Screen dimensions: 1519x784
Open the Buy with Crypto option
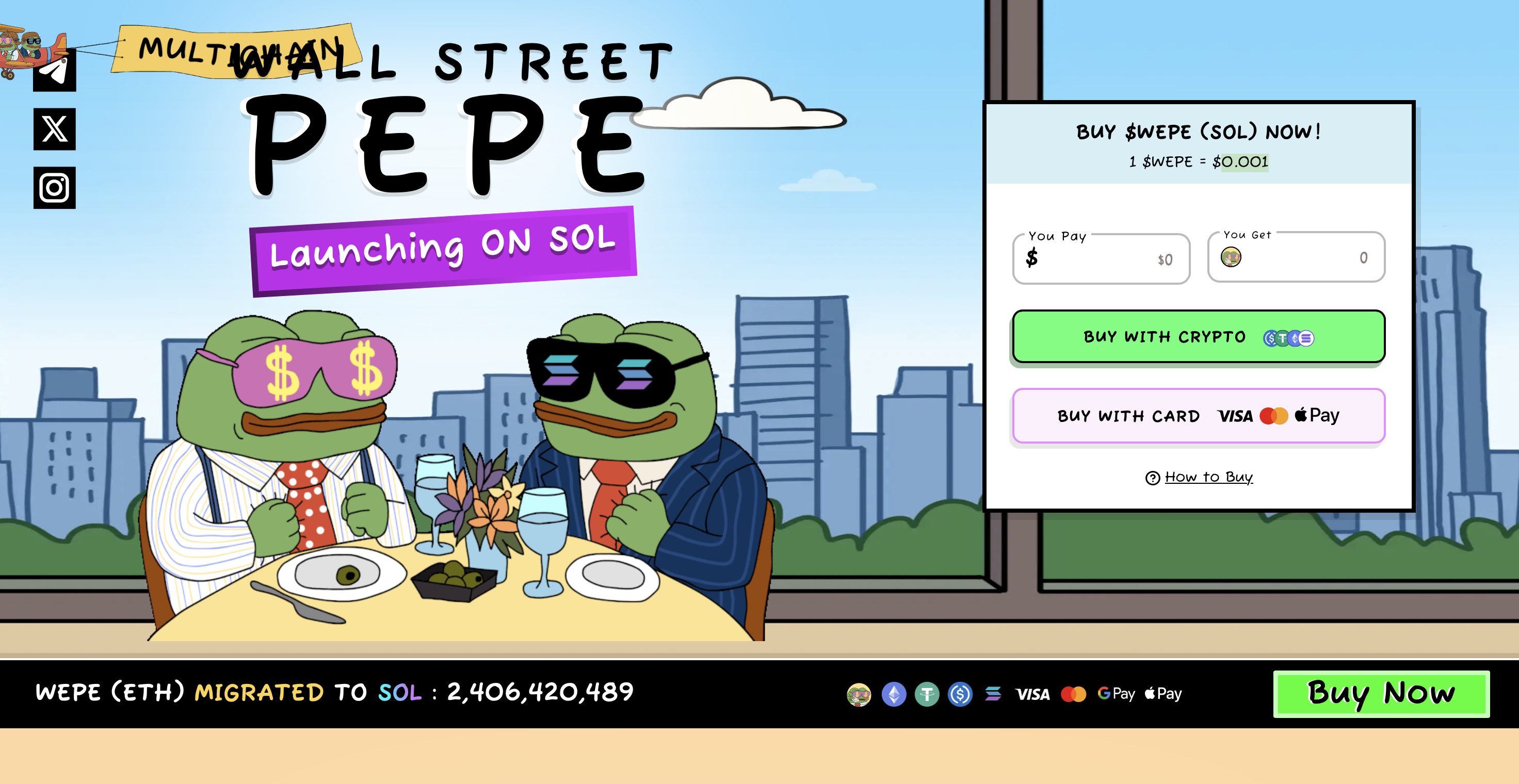pyautogui.click(x=1197, y=337)
